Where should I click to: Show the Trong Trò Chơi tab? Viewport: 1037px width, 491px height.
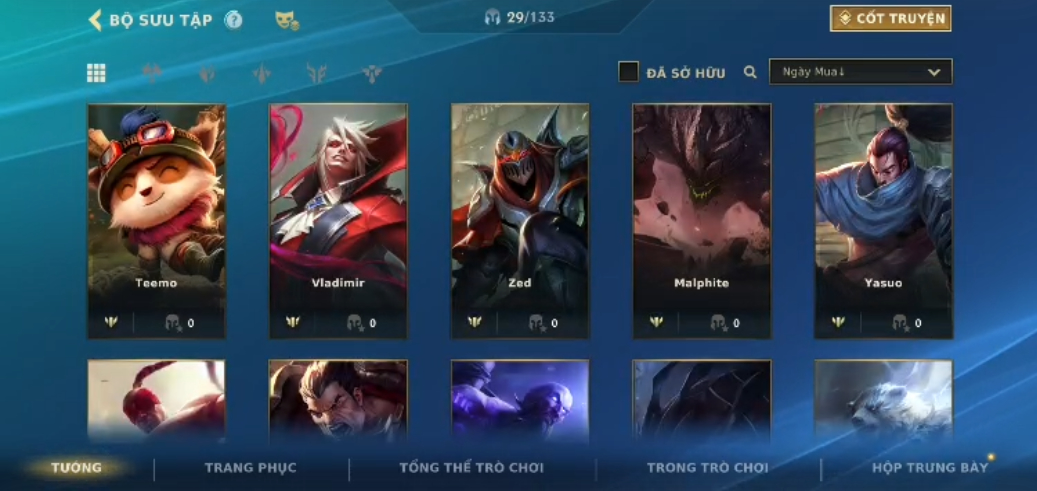[708, 468]
